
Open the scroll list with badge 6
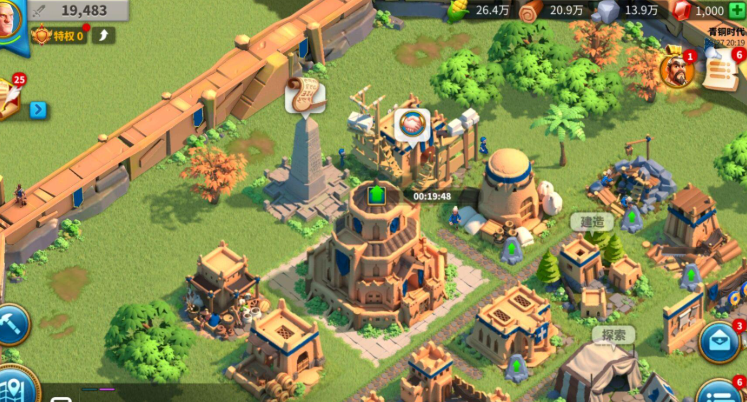[x=722, y=68]
